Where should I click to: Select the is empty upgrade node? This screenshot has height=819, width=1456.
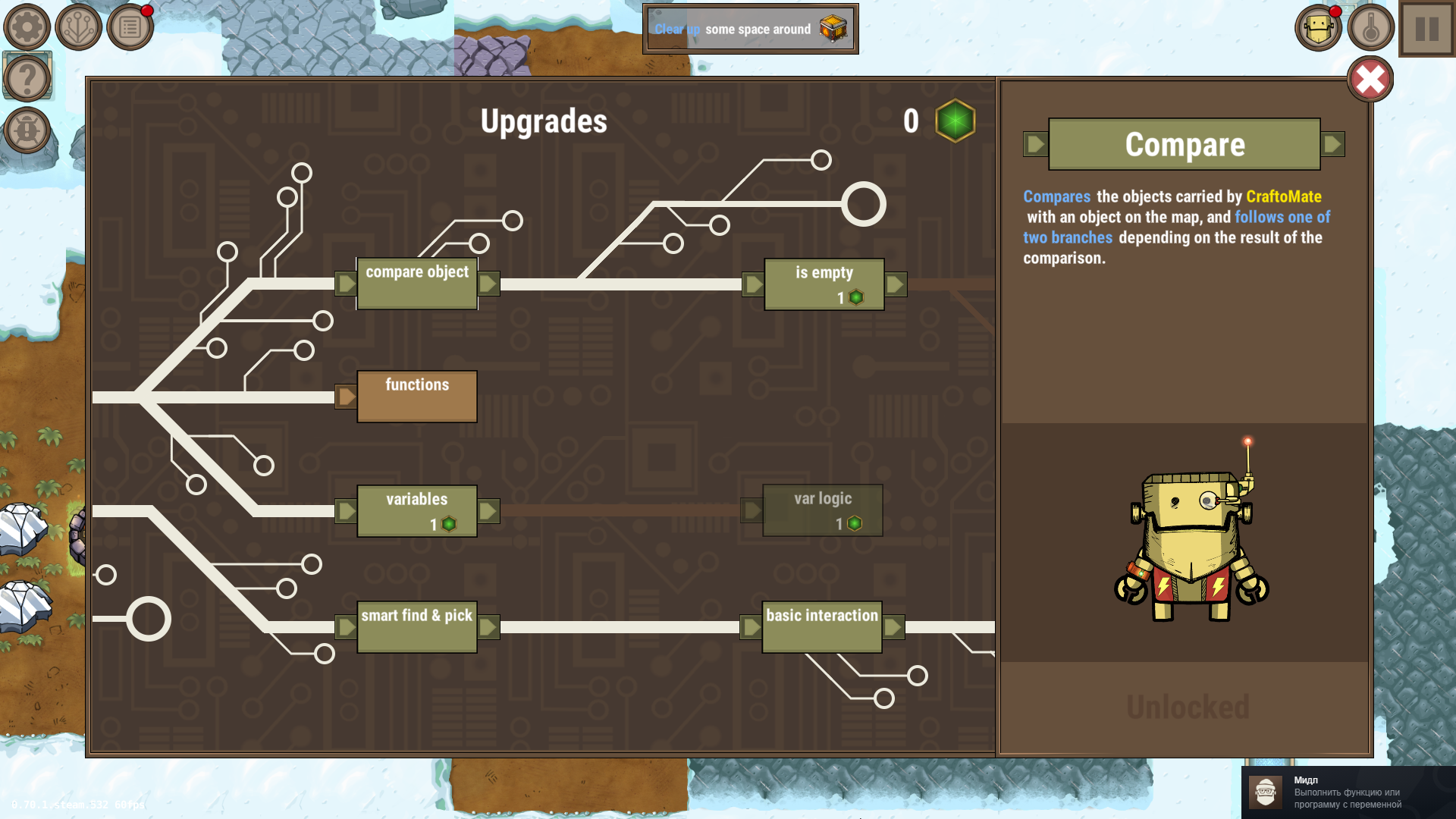tap(824, 284)
